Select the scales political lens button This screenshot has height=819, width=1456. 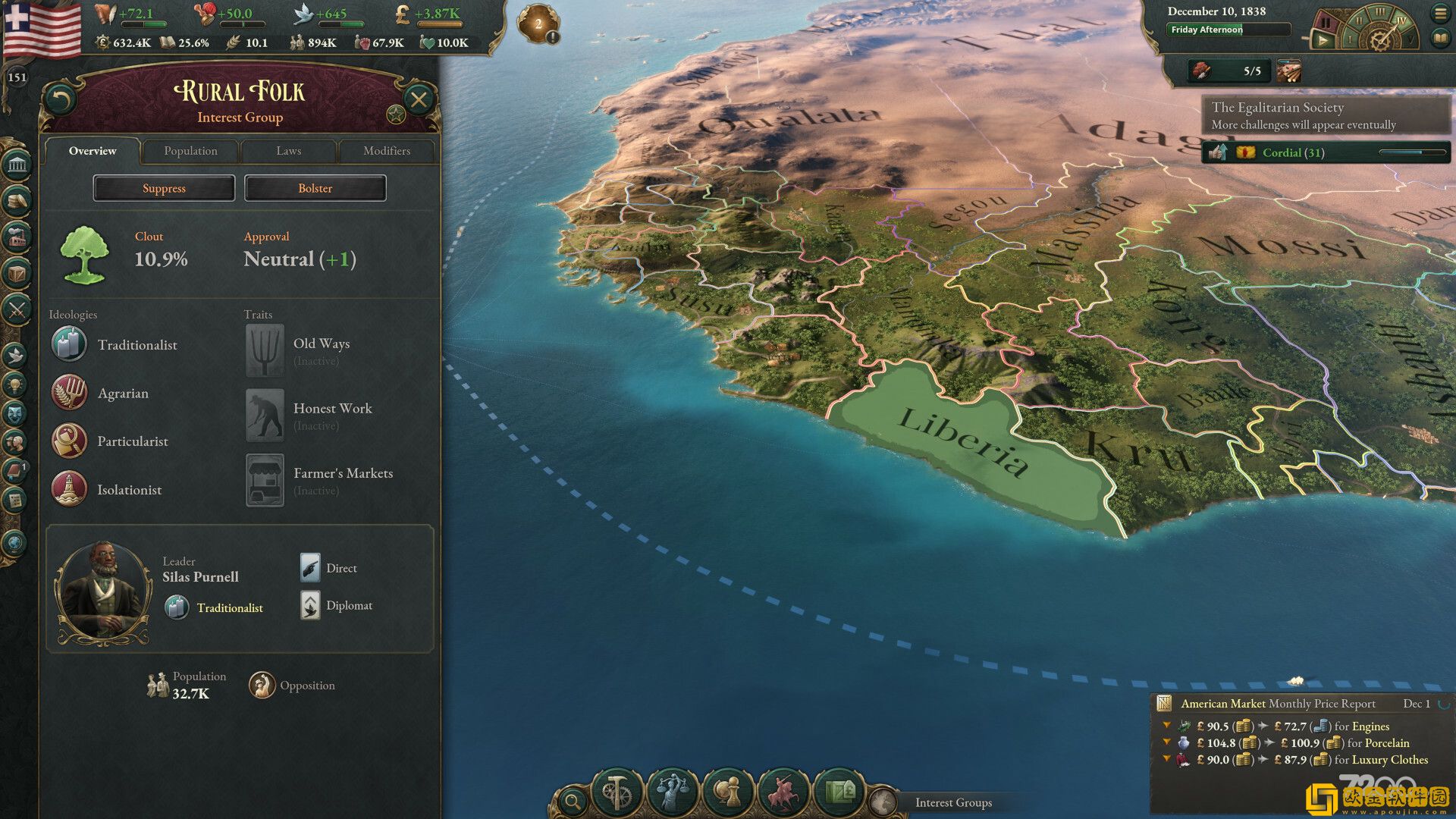pyautogui.click(x=672, y=792)
